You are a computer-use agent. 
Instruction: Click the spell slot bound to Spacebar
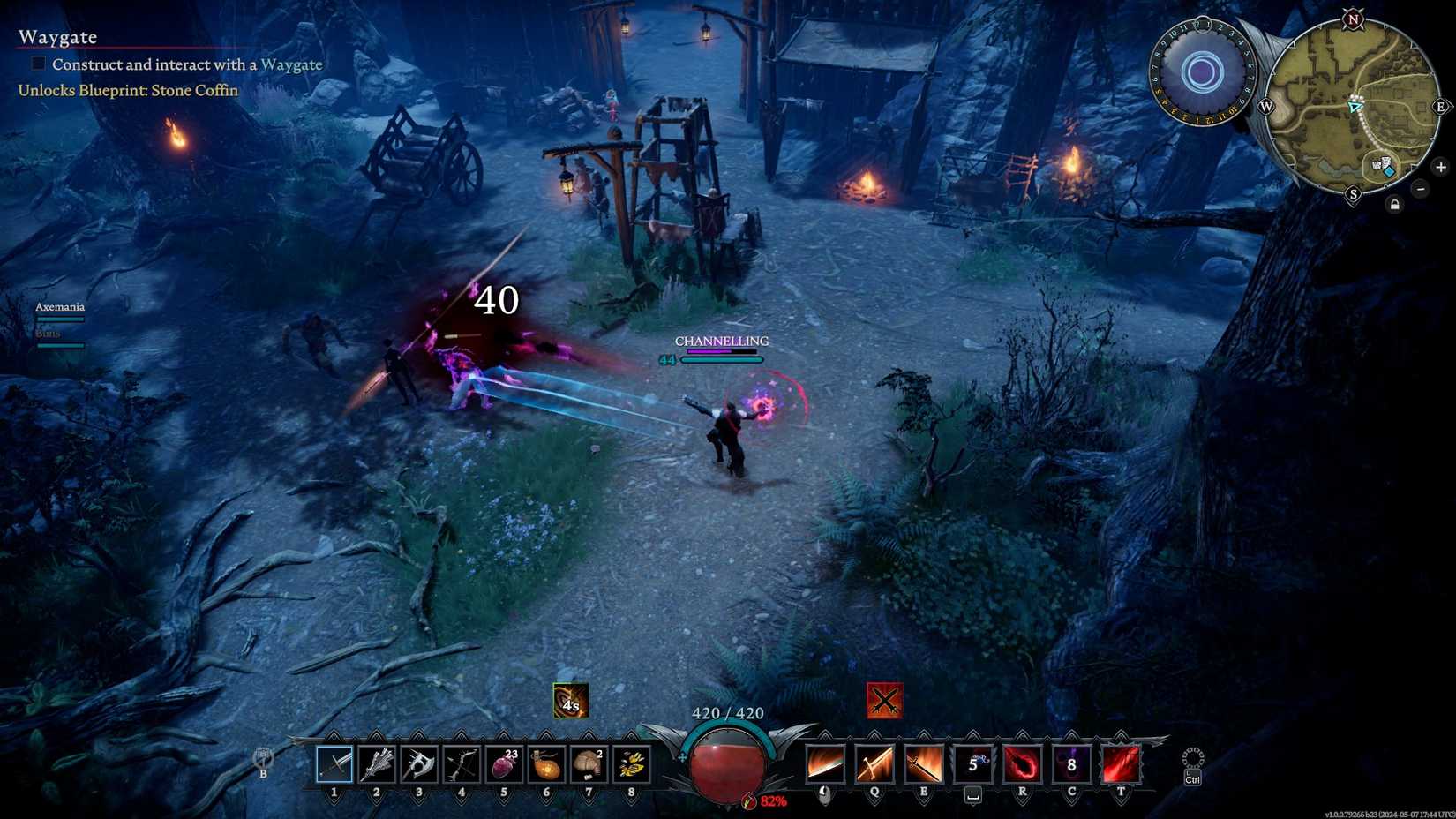pyautogui.click(x=973, y=763)
